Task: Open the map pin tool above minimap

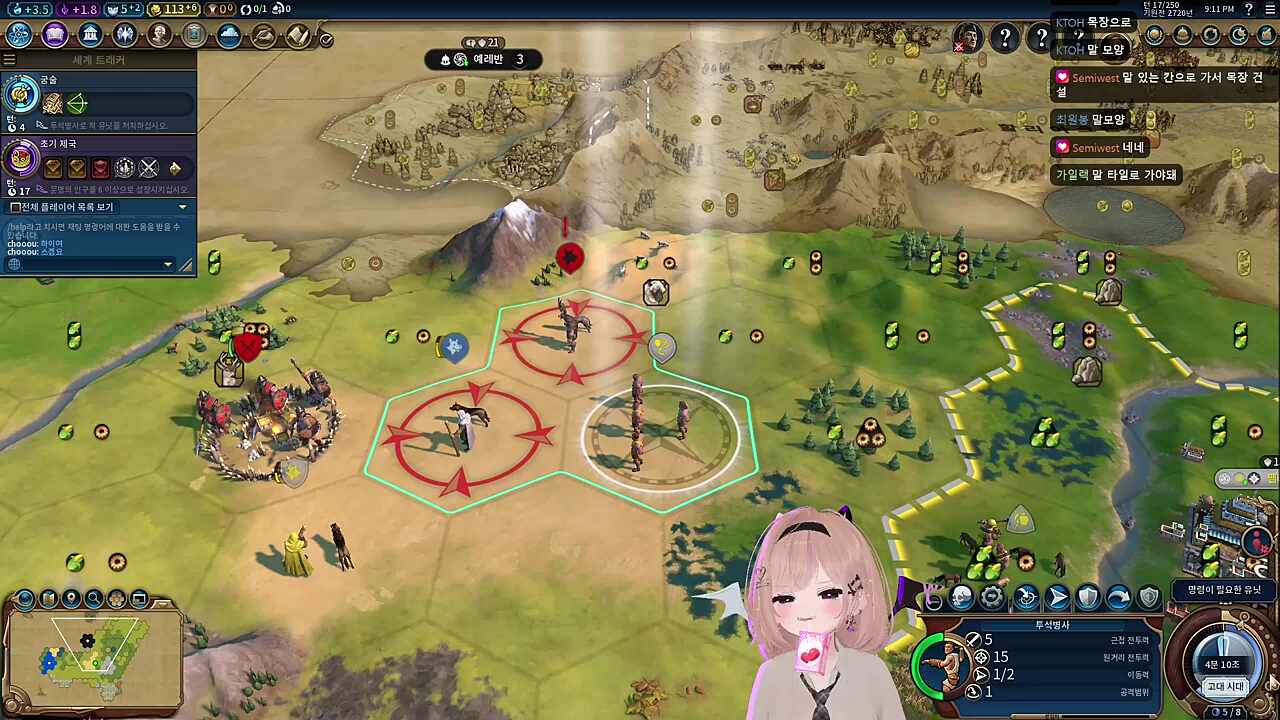Action: pos(71,599)
